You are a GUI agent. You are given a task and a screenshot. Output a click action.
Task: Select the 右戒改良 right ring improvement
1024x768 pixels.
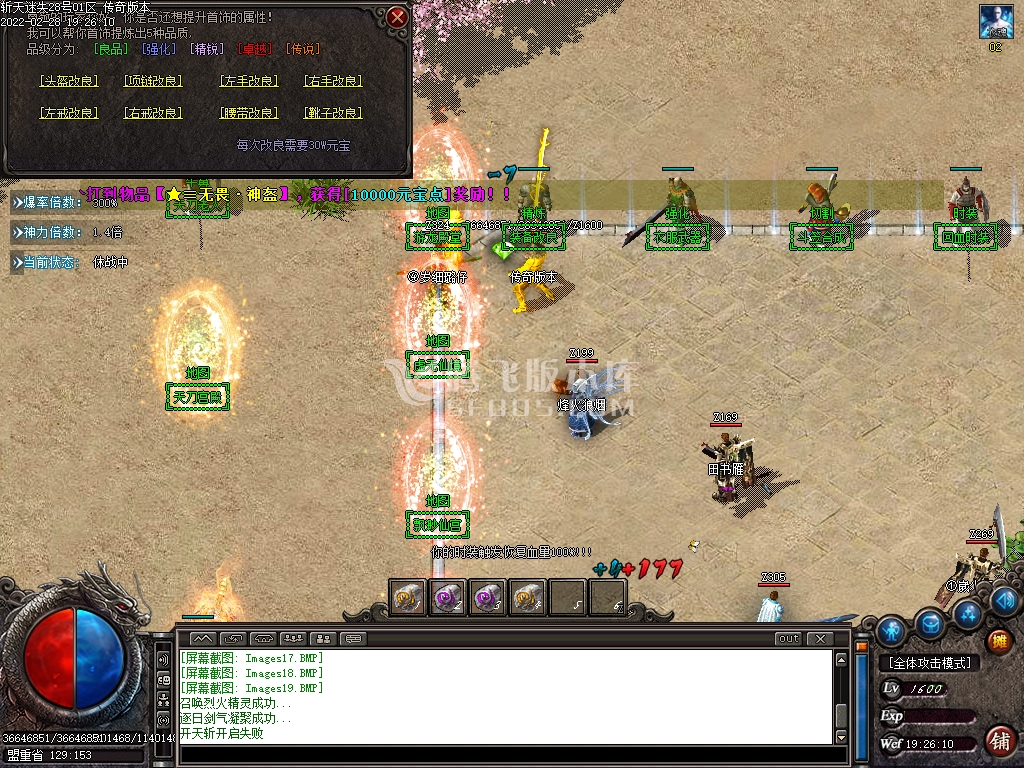click(x=153, y=113)
